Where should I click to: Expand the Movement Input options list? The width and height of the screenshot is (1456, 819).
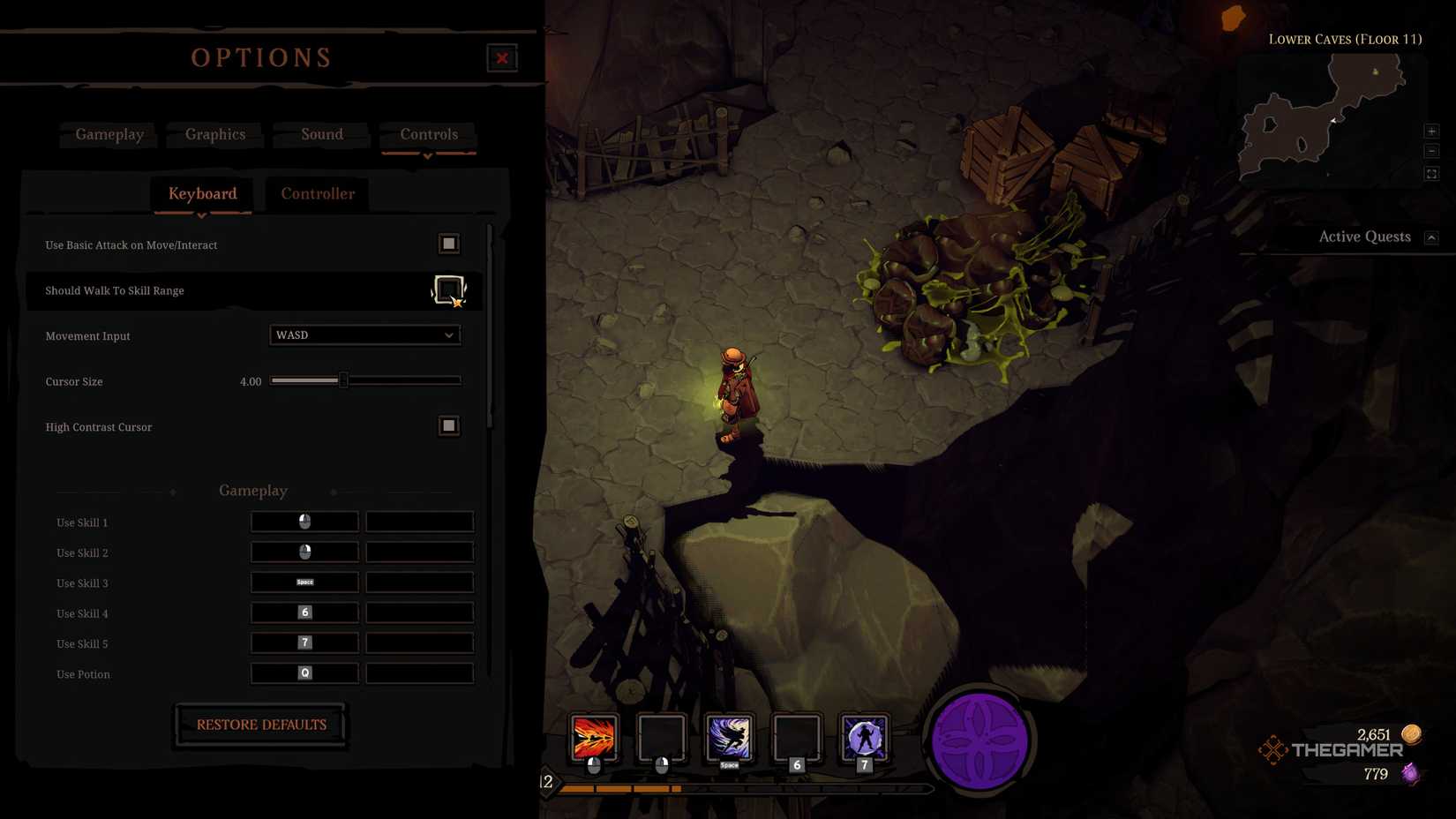click(449, 335)
